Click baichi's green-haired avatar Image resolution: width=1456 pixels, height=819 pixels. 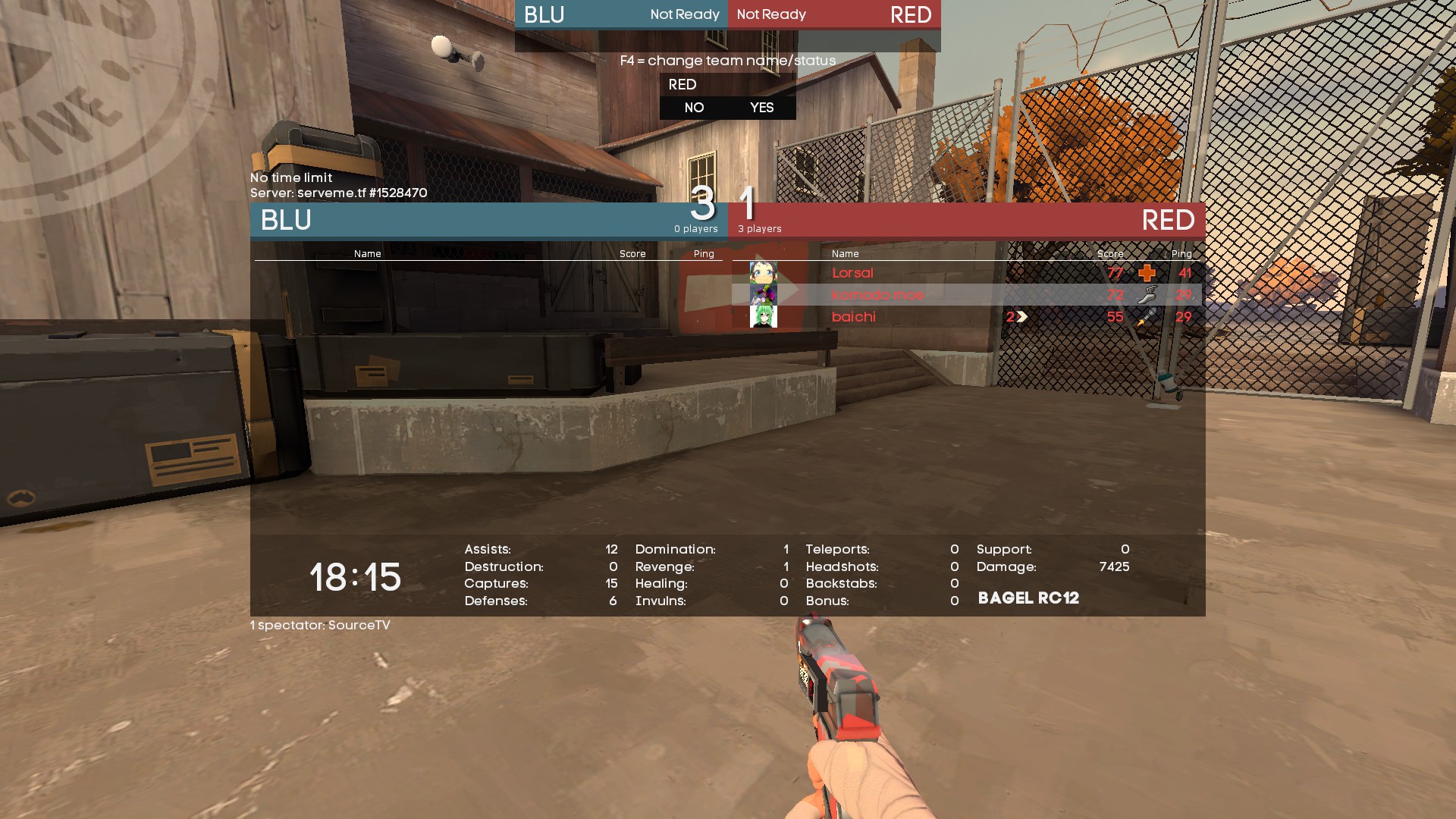[763, 317]
